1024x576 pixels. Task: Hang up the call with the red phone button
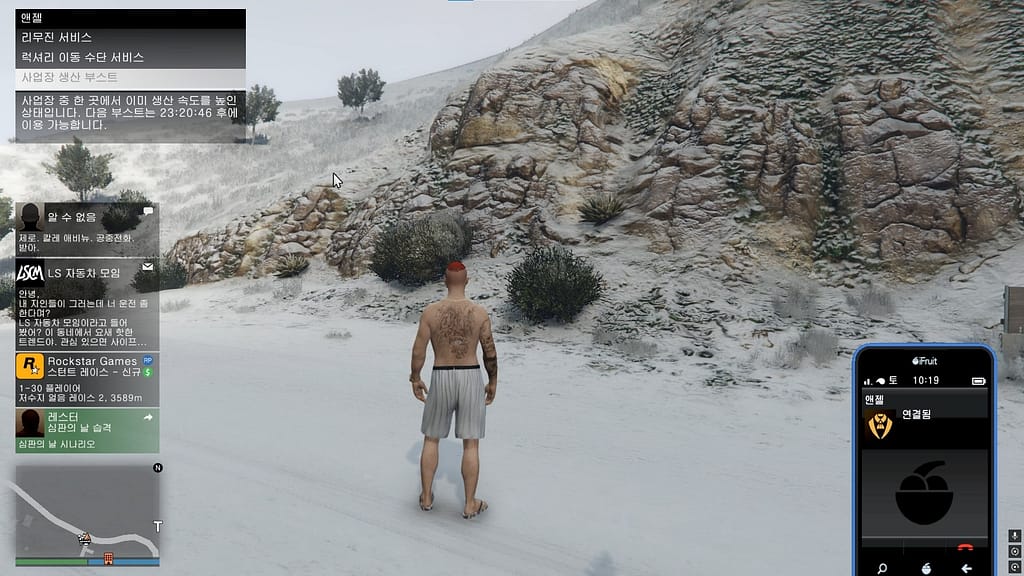coord(965,548)
